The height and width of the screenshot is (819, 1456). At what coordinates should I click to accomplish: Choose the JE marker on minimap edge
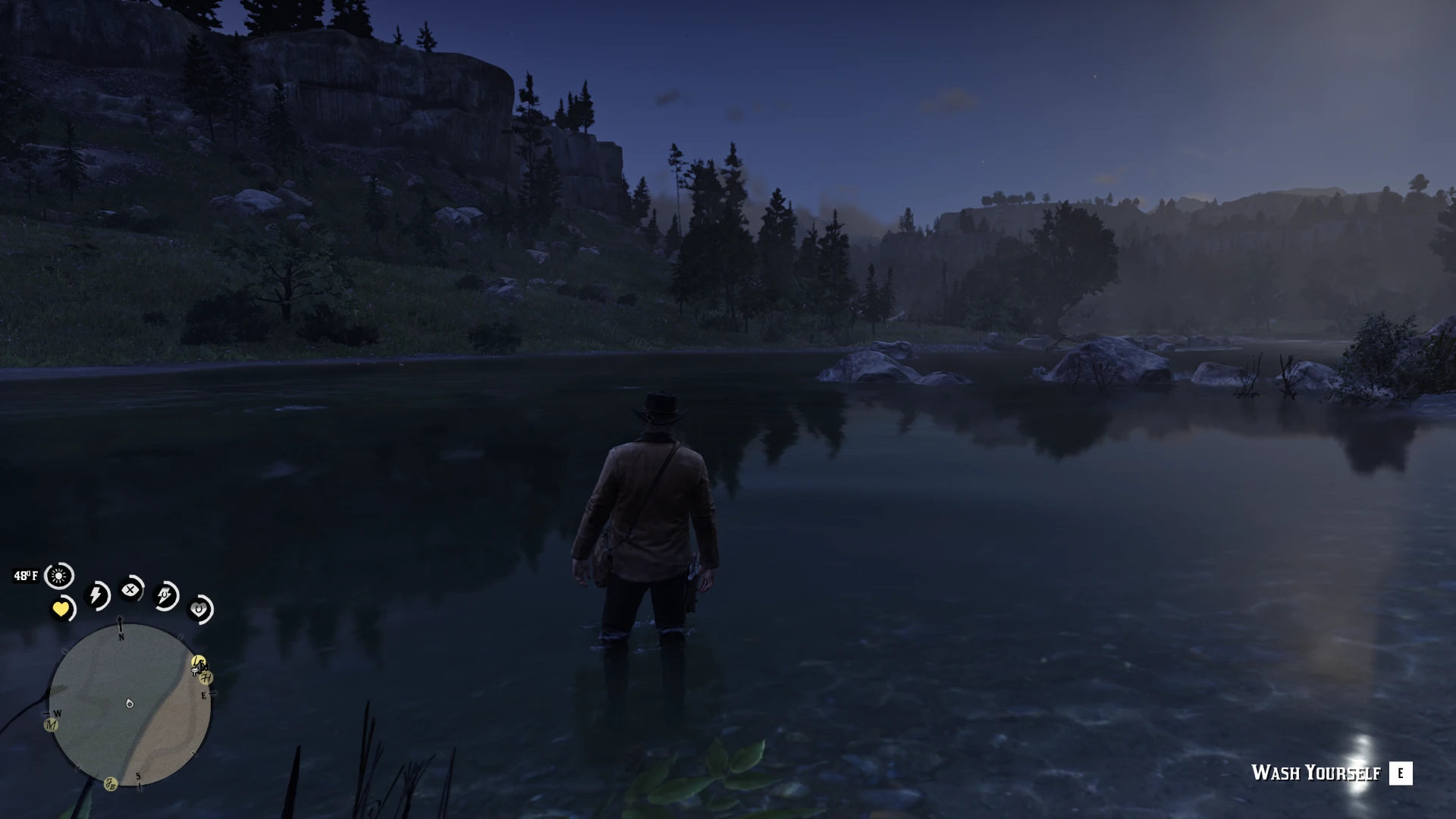pyautogui.click(x=111, y=784)
